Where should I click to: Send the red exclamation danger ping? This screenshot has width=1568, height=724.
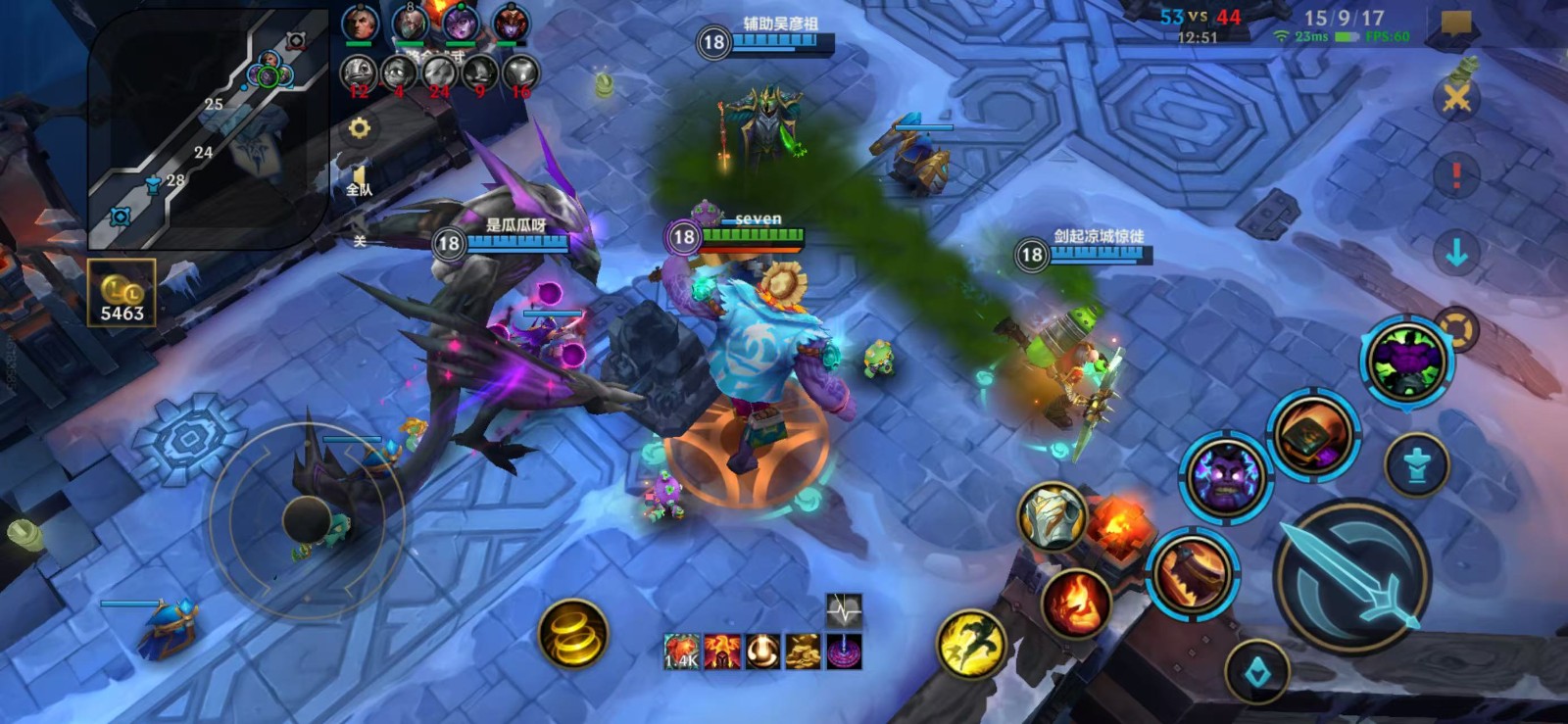(1456, 176)
